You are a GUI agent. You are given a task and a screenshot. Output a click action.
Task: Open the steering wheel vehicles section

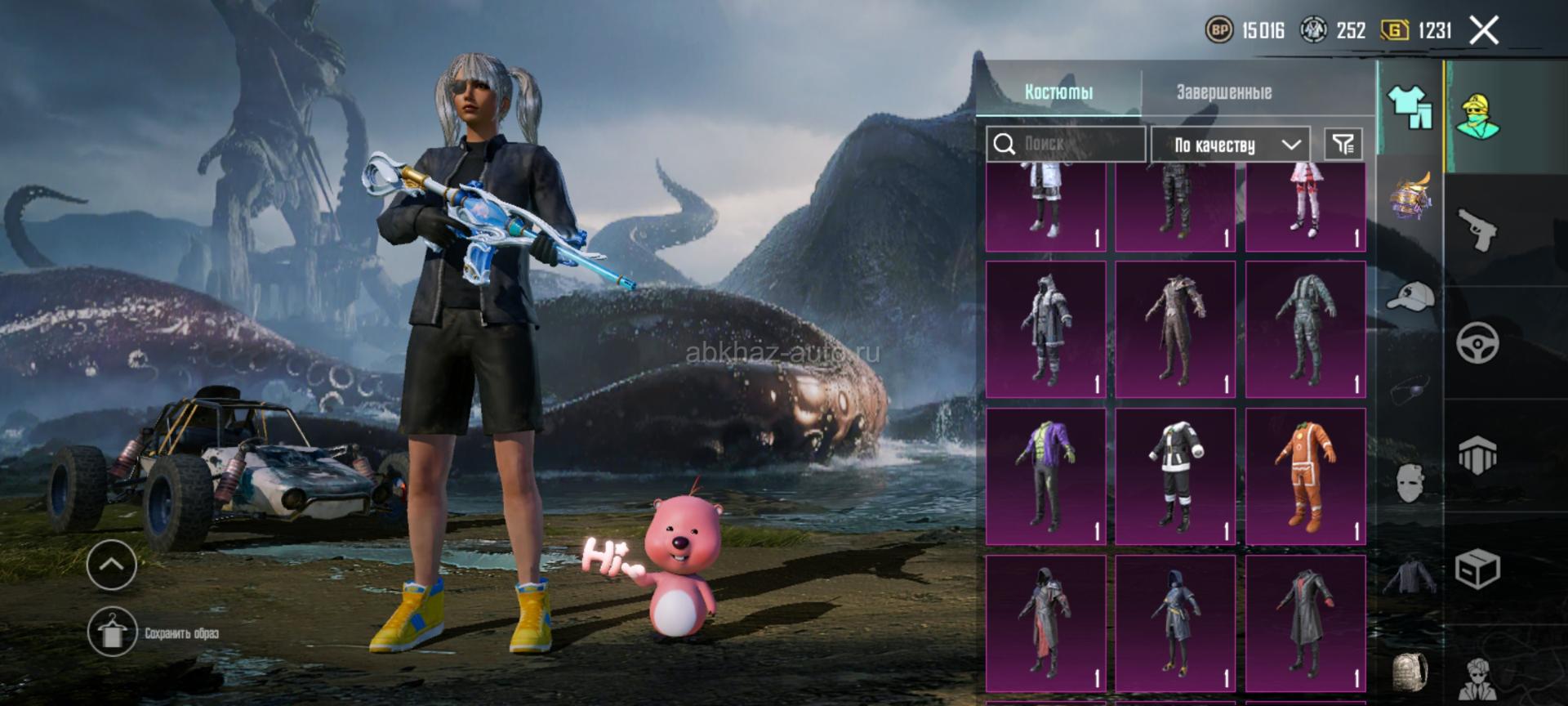coord(1477,342)
